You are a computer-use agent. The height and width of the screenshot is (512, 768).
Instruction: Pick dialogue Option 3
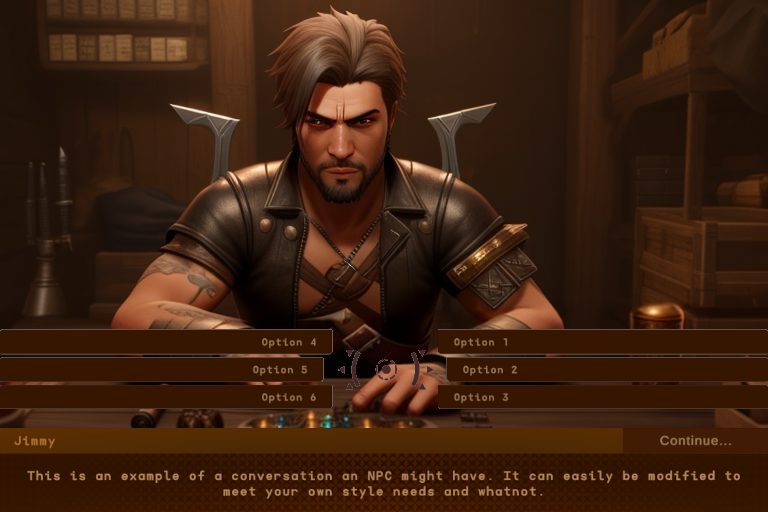click(x=601, y=397)
